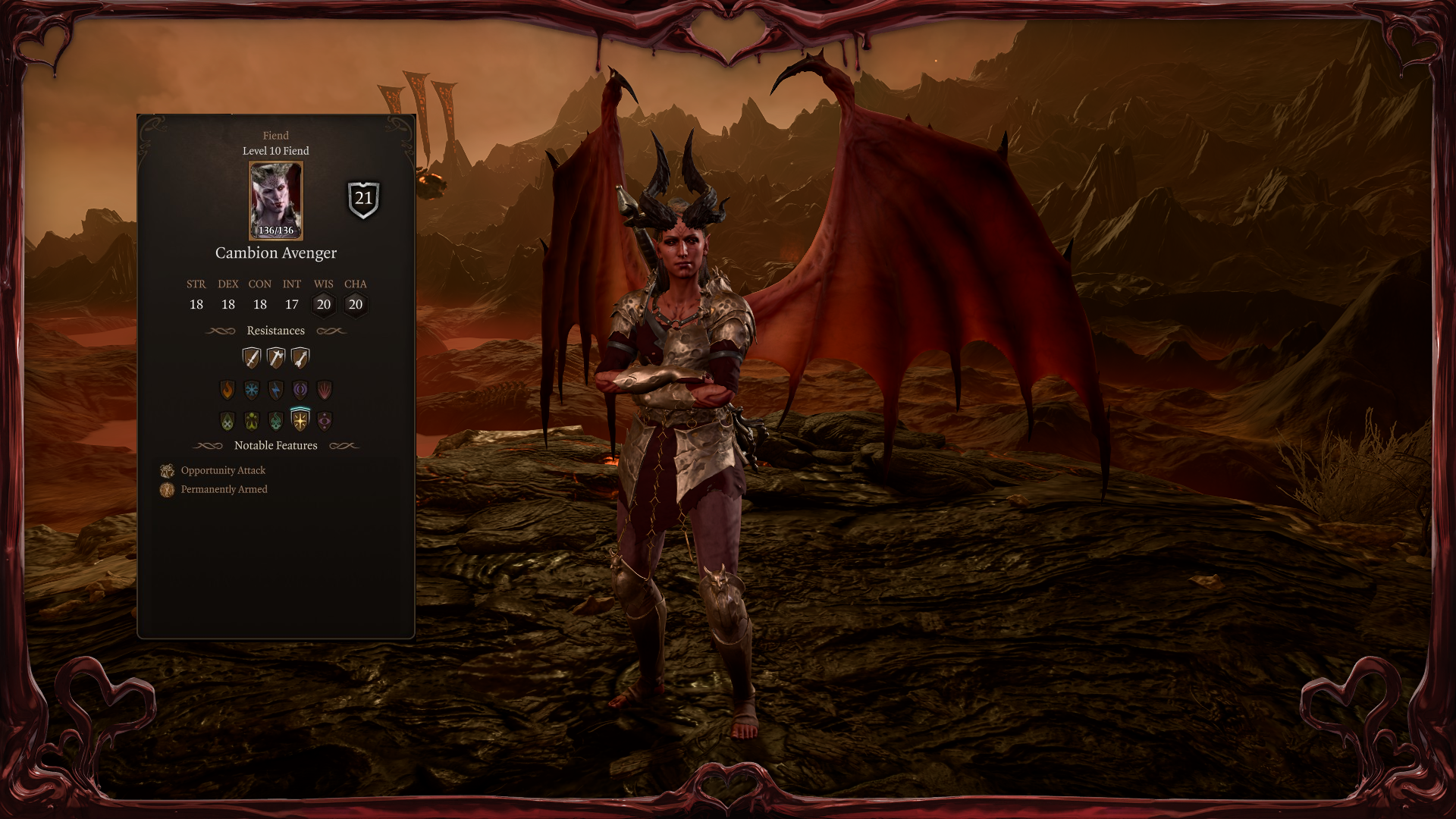Screen dimensions: 1456x819
Task: Click the slashing resistance sword icon
Action: coord(251,357)
